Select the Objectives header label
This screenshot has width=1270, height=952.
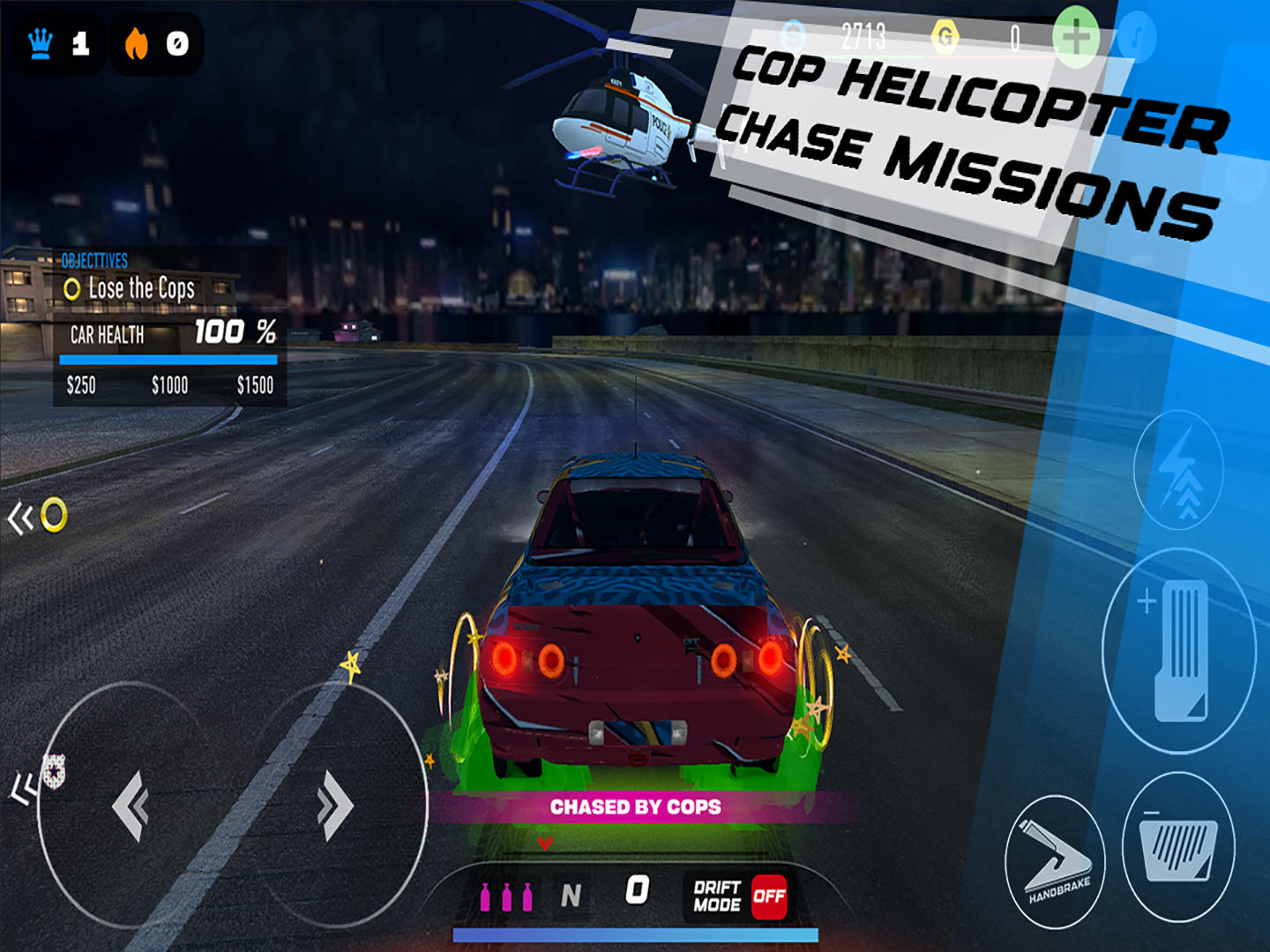tap(93, 260)
